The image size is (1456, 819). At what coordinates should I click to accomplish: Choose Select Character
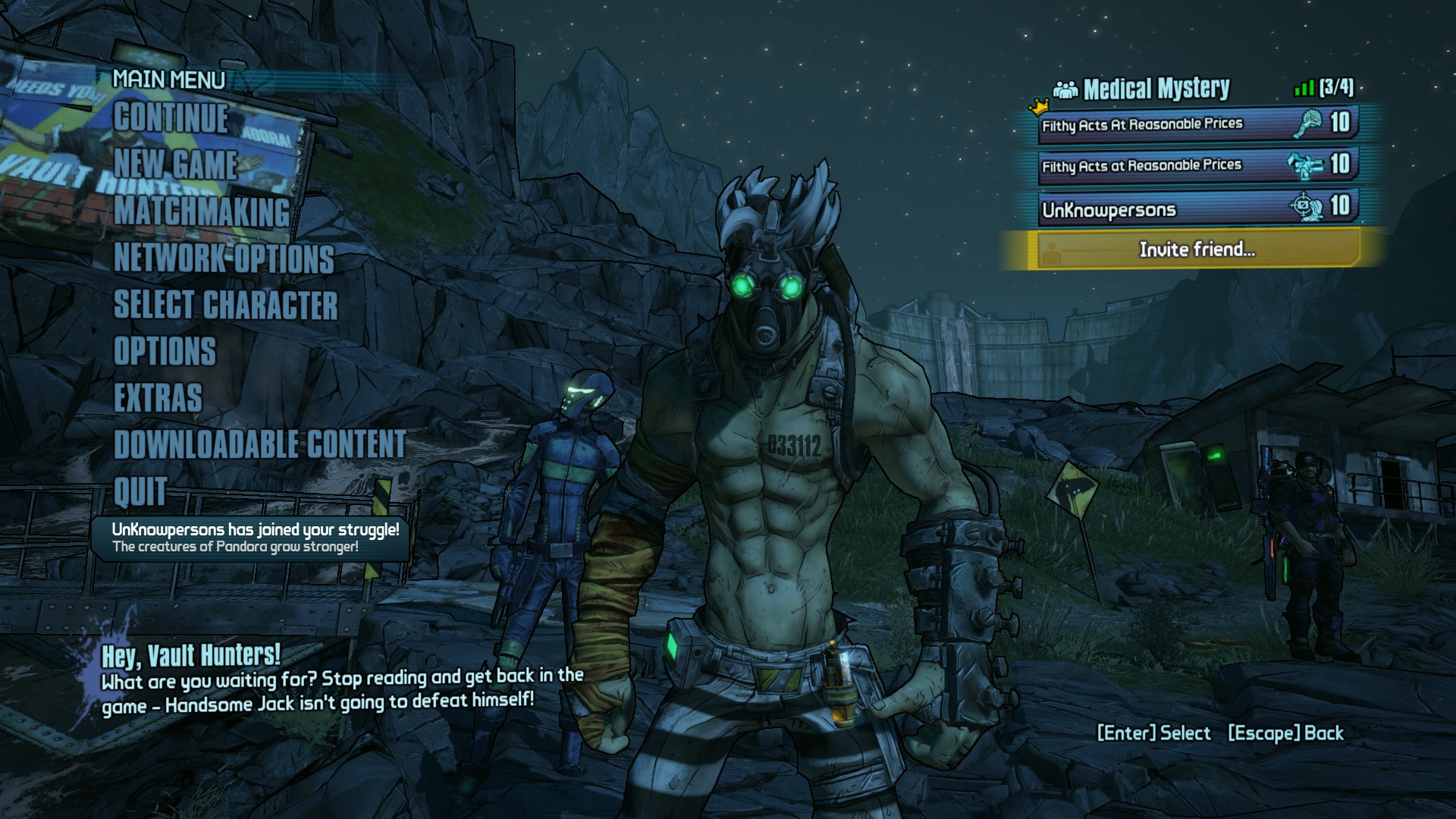[225, 305]
